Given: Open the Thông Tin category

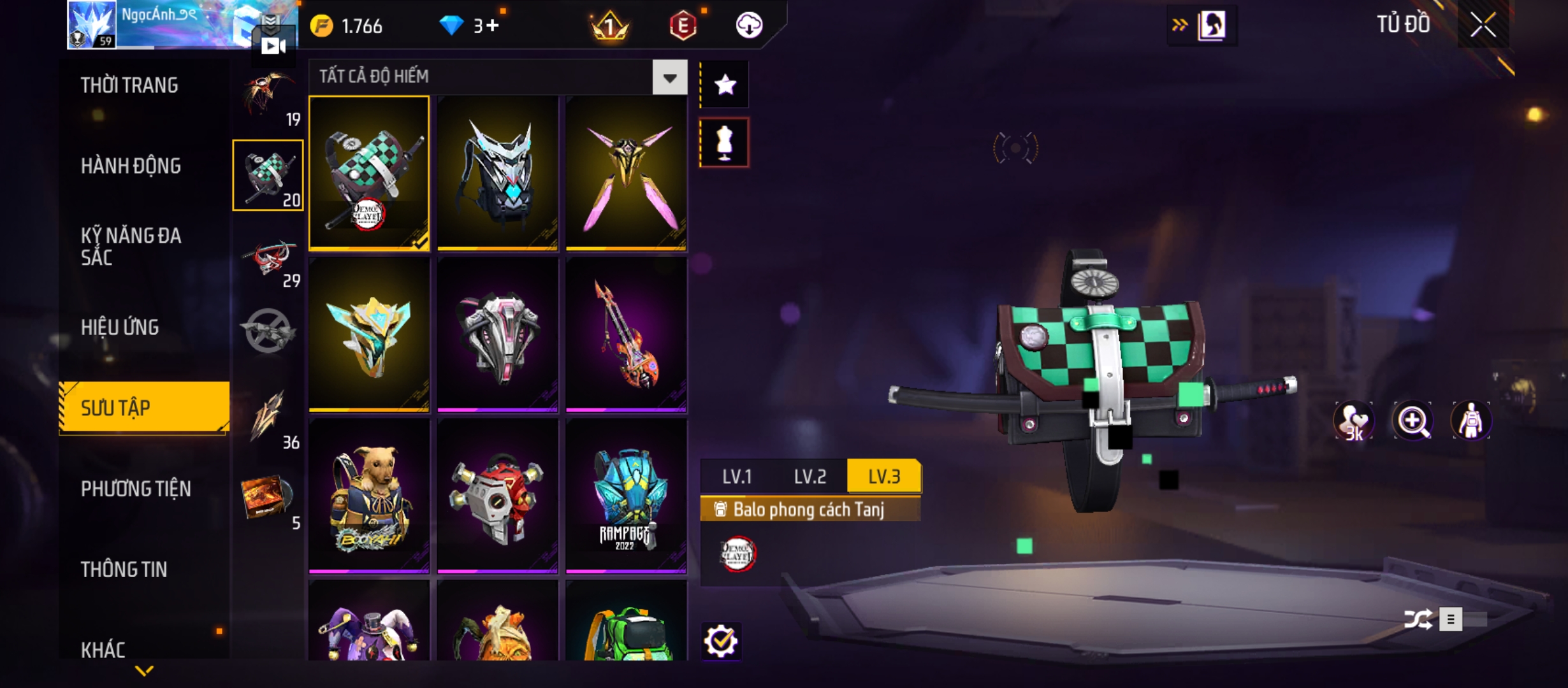Looking at the screenshot, I should pos(124,570).
